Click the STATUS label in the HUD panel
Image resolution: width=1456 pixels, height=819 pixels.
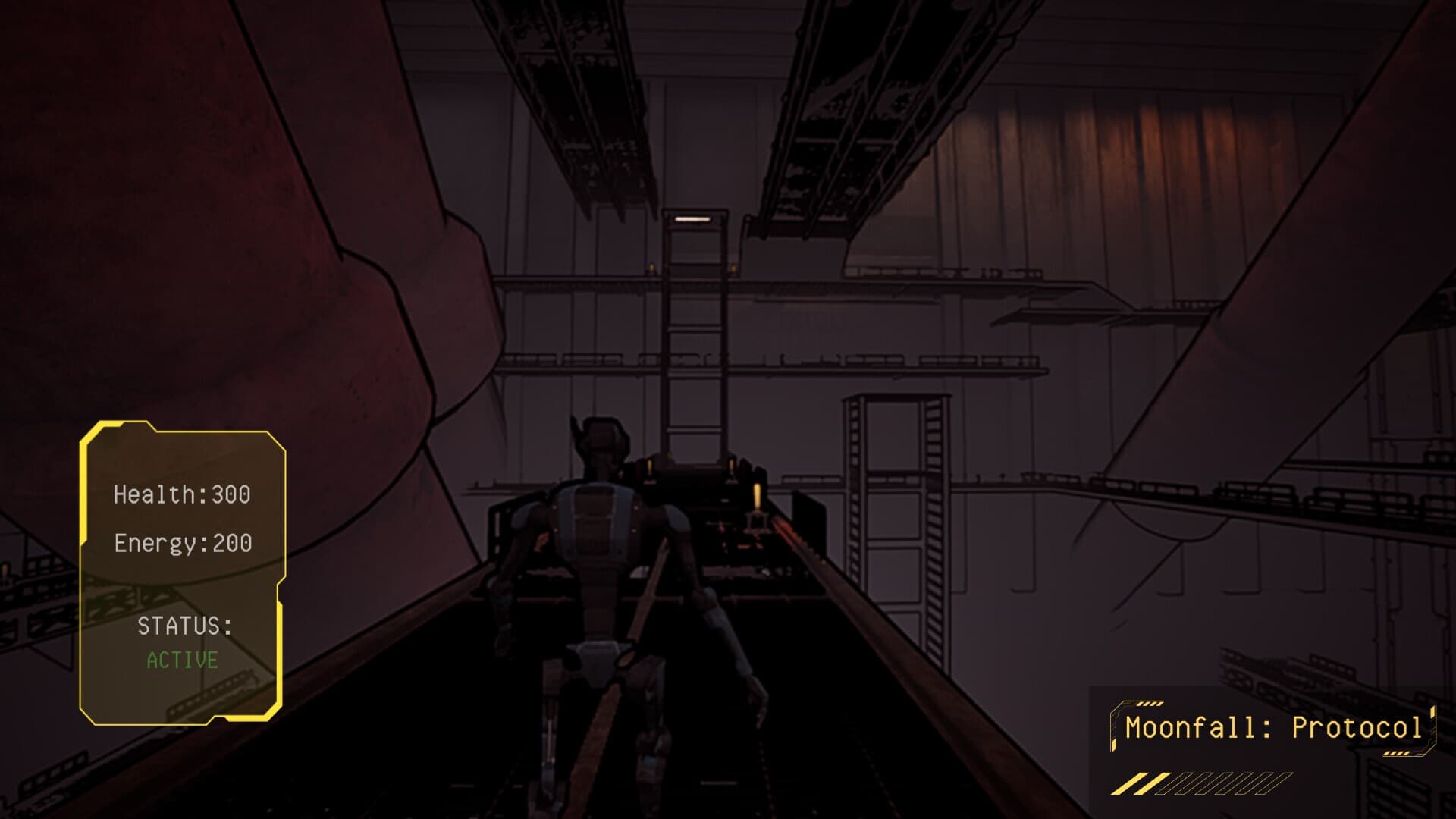(184, 626)
